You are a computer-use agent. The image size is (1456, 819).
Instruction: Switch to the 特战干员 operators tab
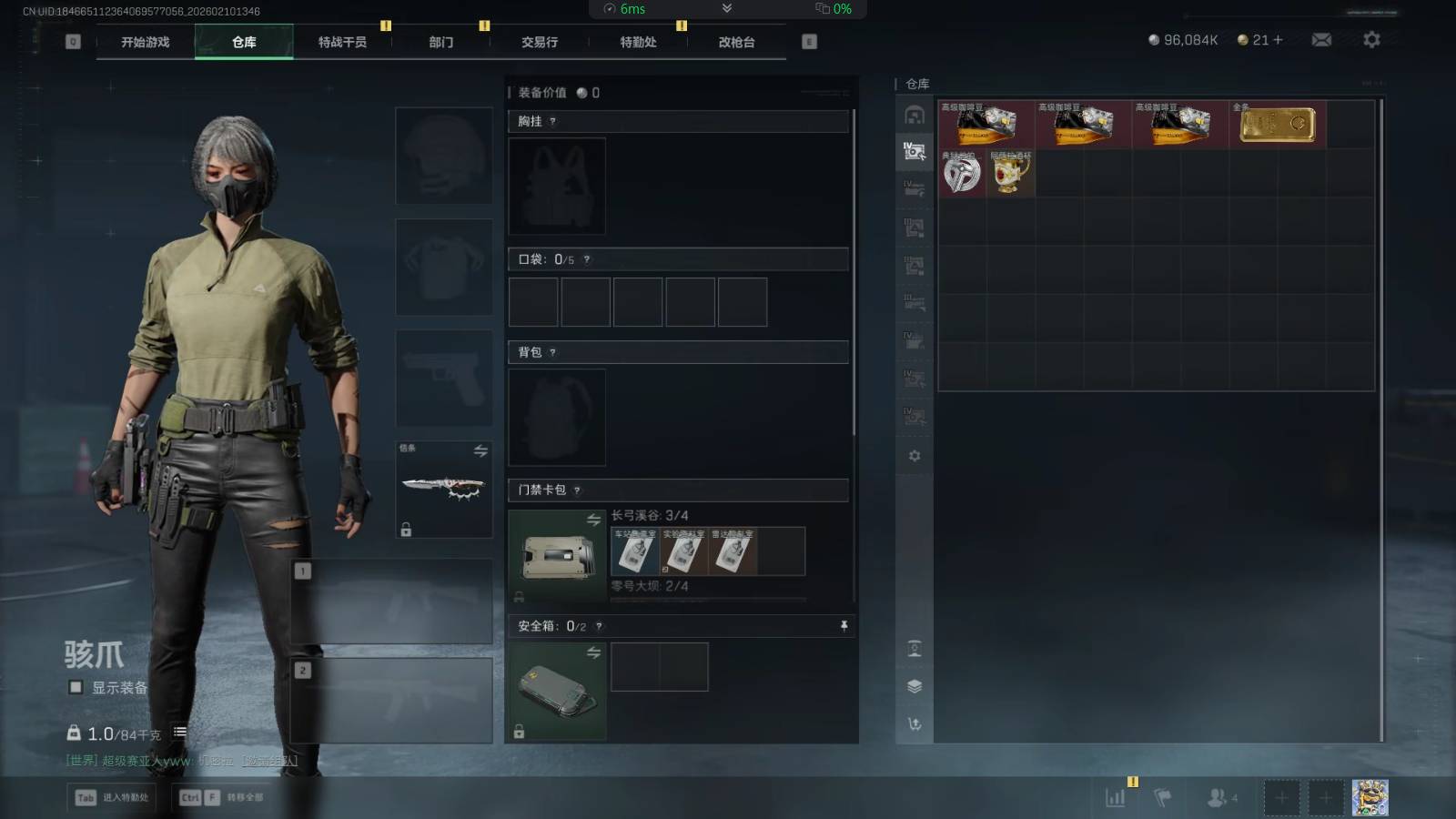click(x=342, y=42)
